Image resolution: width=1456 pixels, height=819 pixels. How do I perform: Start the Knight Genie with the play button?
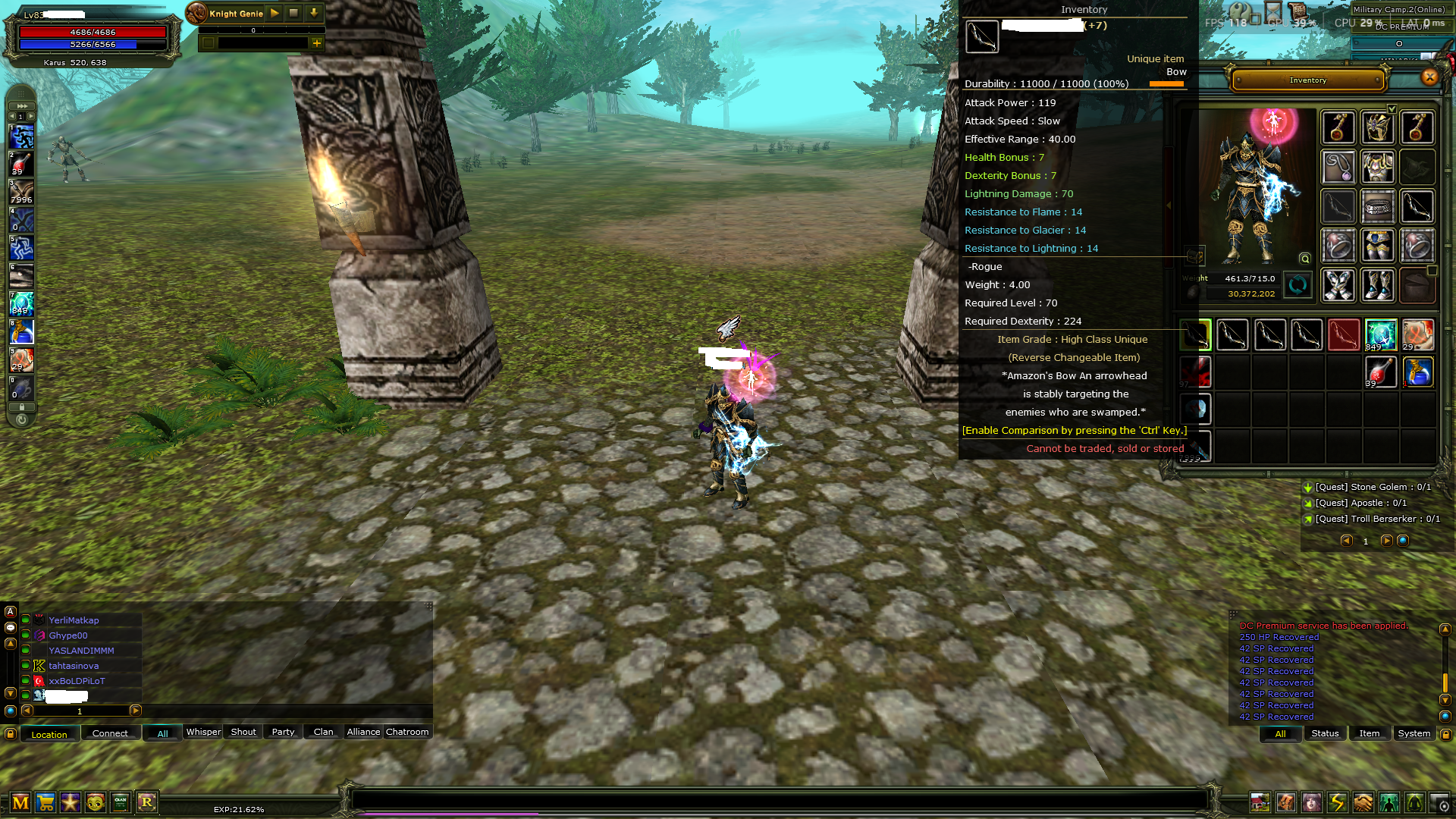pyautogui.click(x=275, y=12)
